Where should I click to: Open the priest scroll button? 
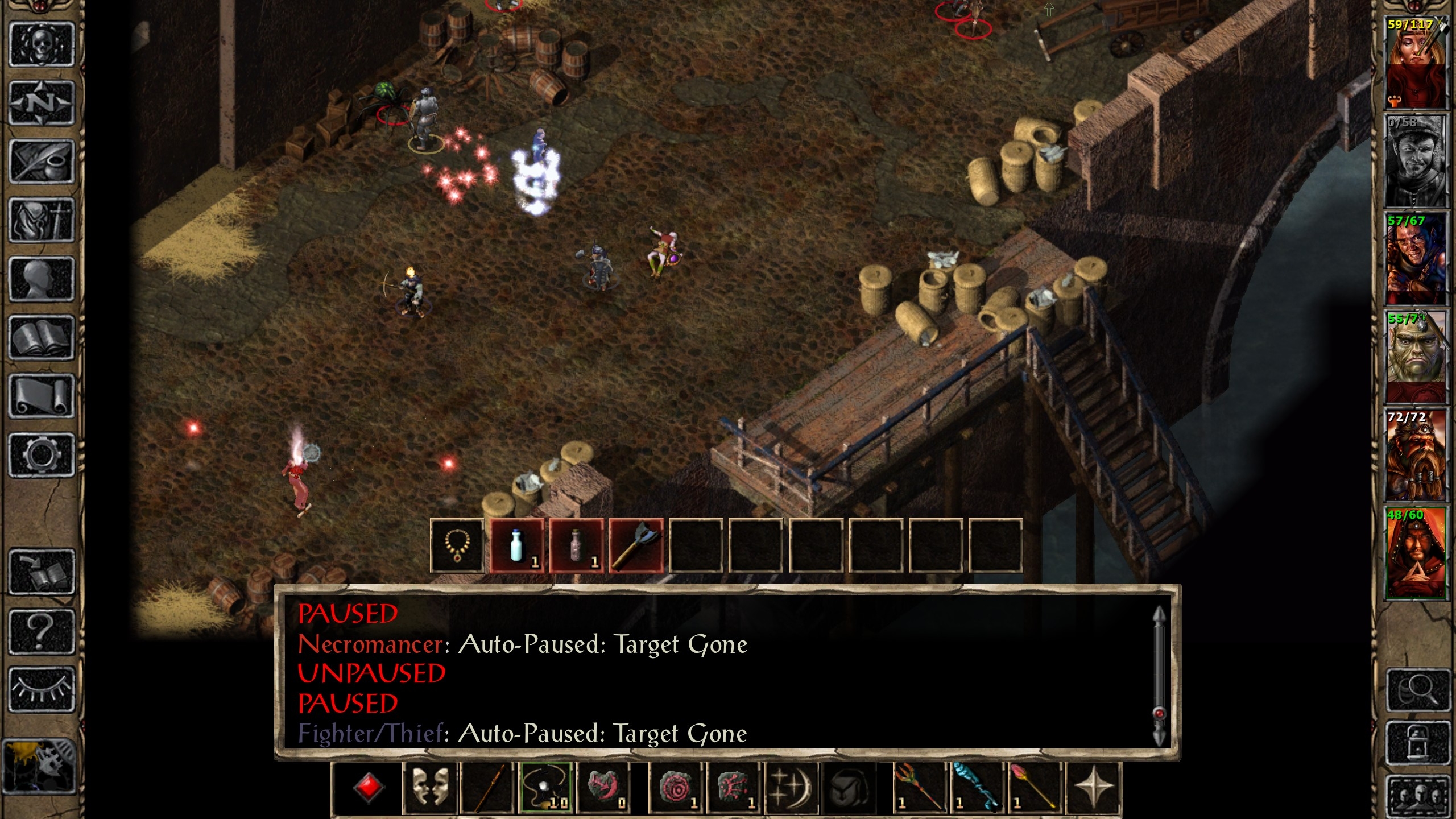click(x=42, y=396)
